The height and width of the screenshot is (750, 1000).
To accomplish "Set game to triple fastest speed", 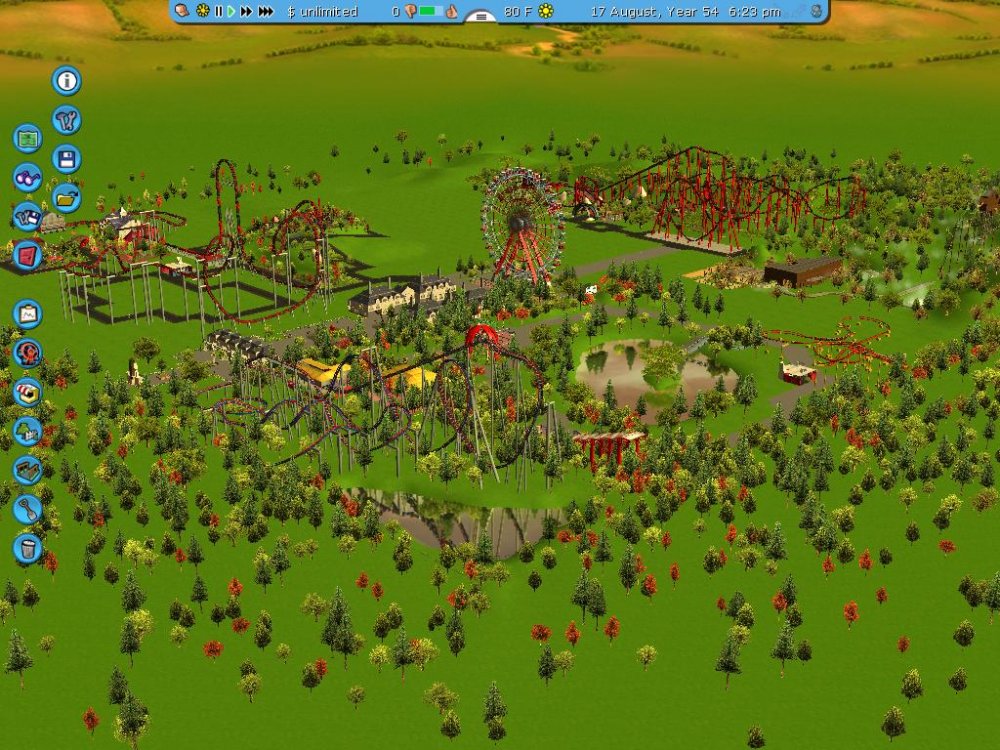I will coord(265,11).
